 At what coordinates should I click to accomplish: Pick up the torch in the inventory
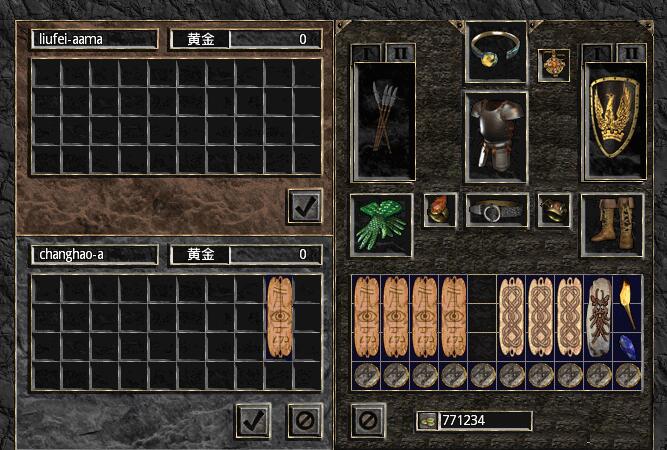[628, 303]
